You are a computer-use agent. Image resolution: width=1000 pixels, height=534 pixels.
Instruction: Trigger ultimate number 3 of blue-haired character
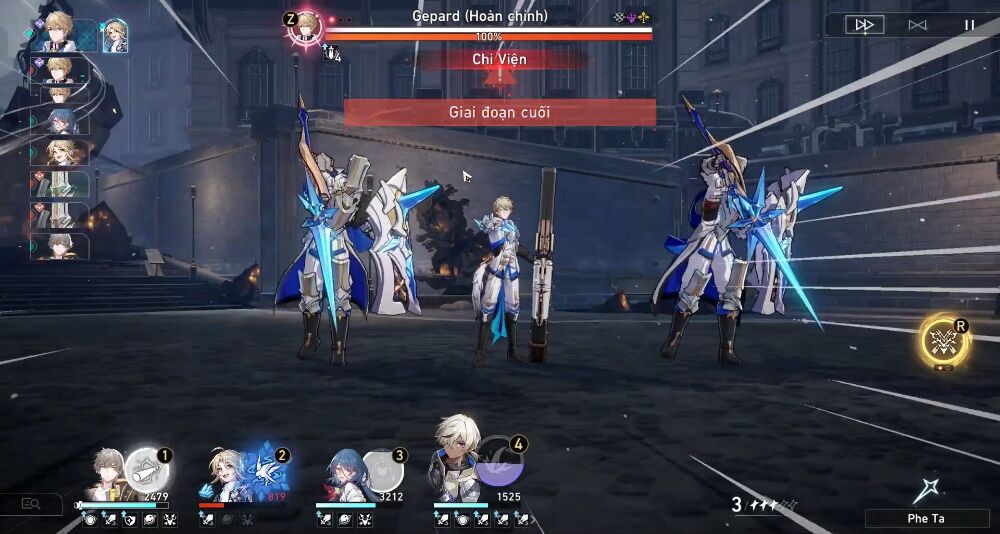[382, 469]
